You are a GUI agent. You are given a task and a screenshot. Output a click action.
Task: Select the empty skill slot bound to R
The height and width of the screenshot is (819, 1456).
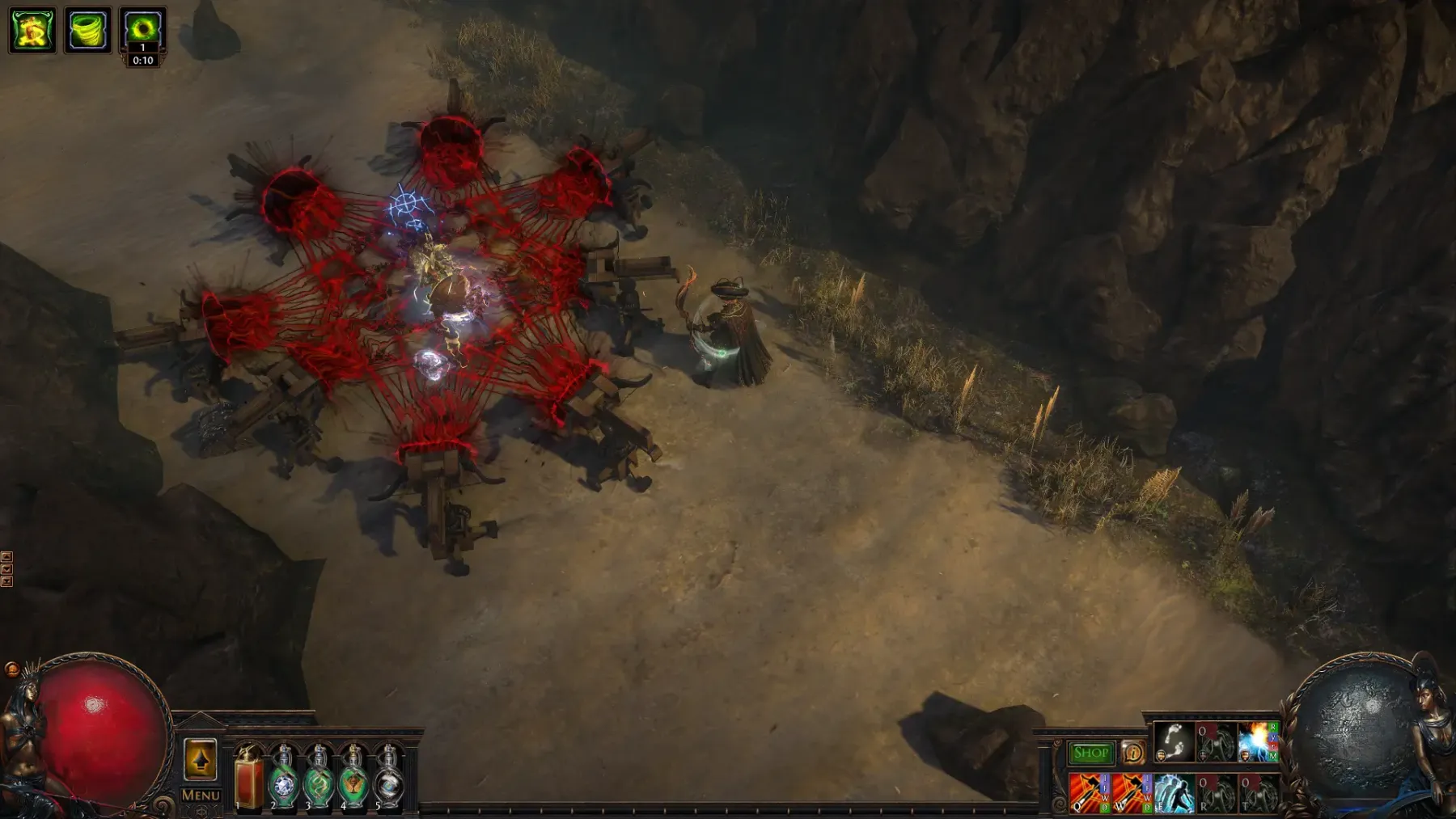(x=1215, y=792)
